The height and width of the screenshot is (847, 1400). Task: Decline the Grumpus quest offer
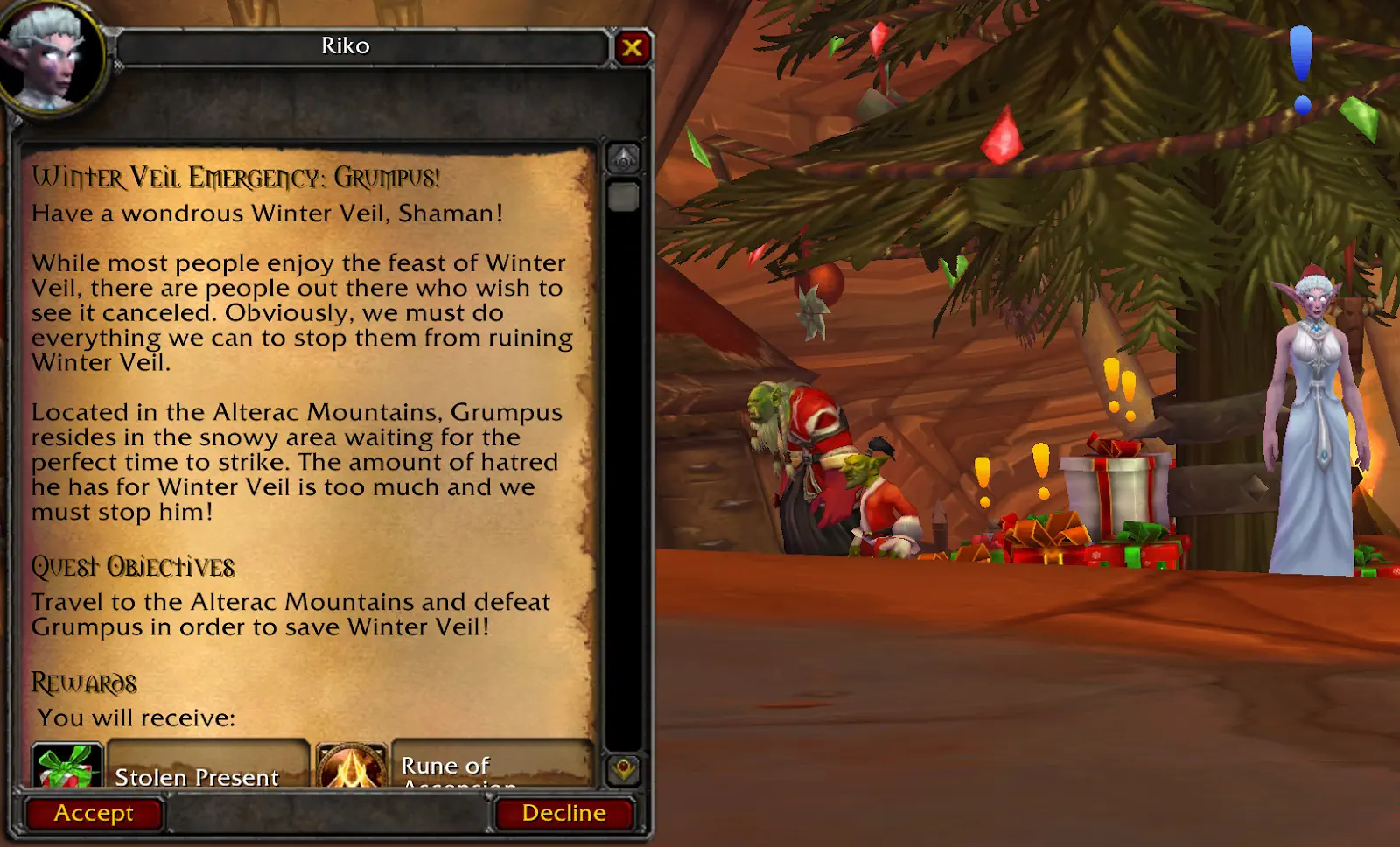(563, 814)
